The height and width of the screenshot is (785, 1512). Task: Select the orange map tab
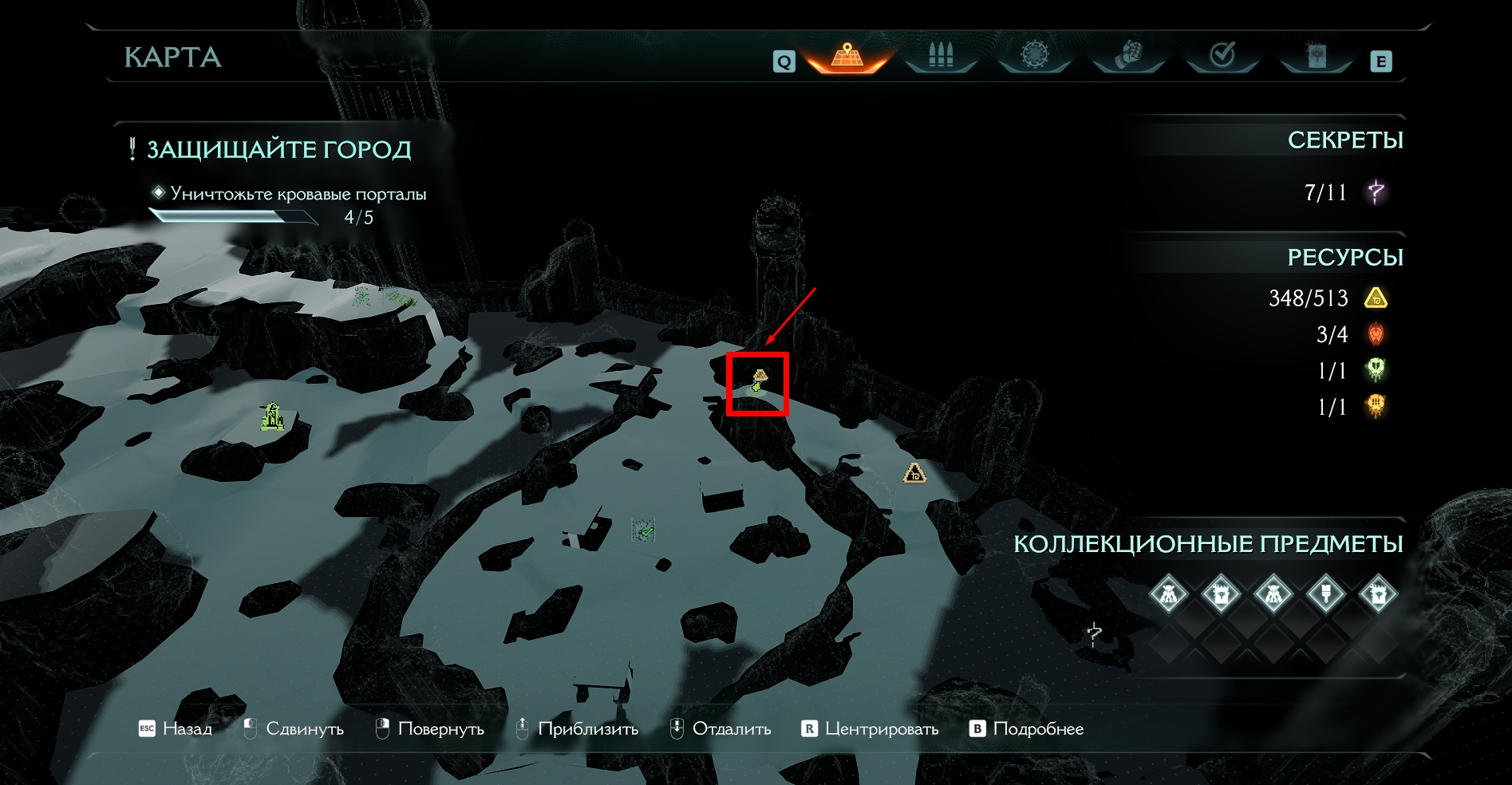[847, 56]
